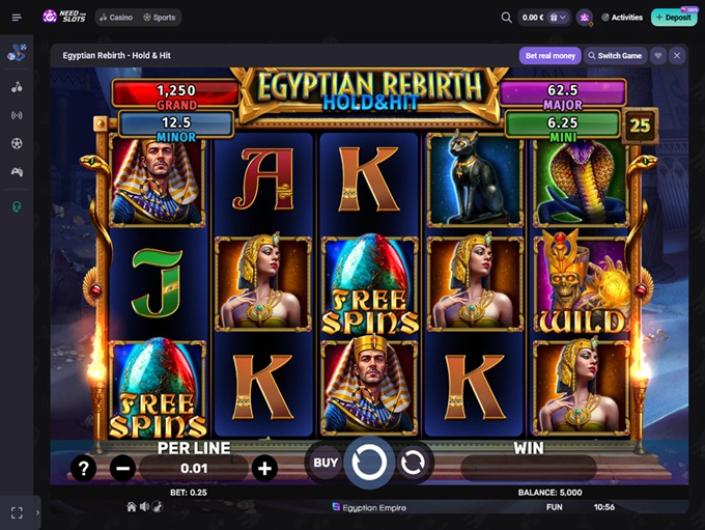Increase the per line bet
Viewport: 705px width, 530px height.
(264, 467)
